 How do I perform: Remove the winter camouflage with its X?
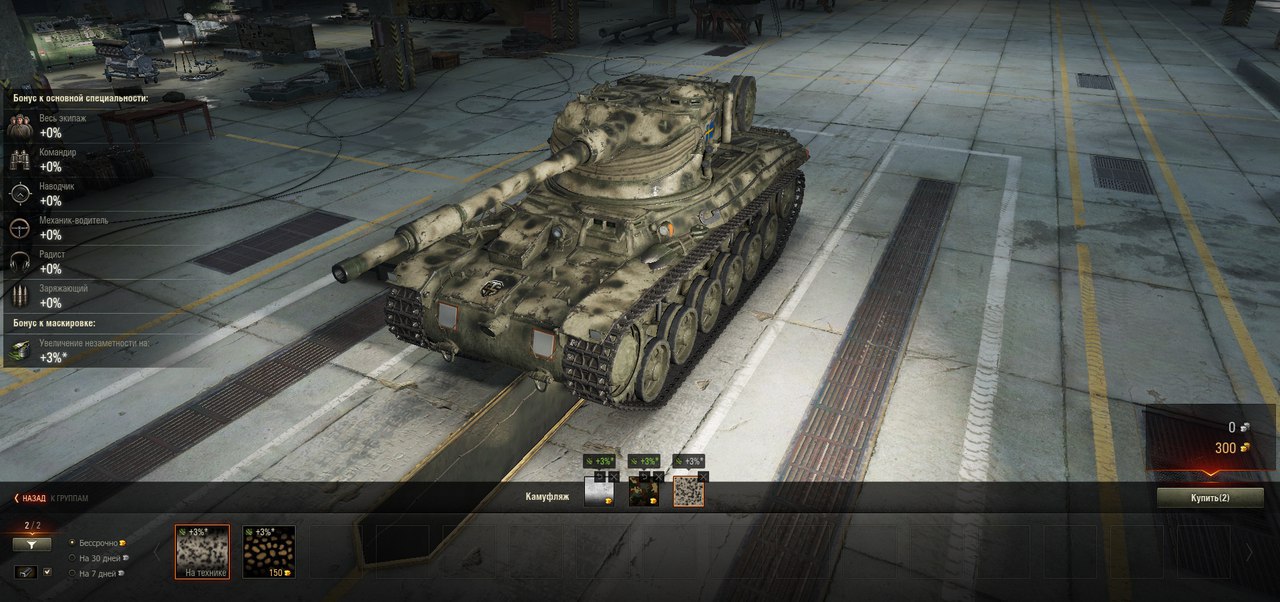pyautogui.click(x=613, y=476)
